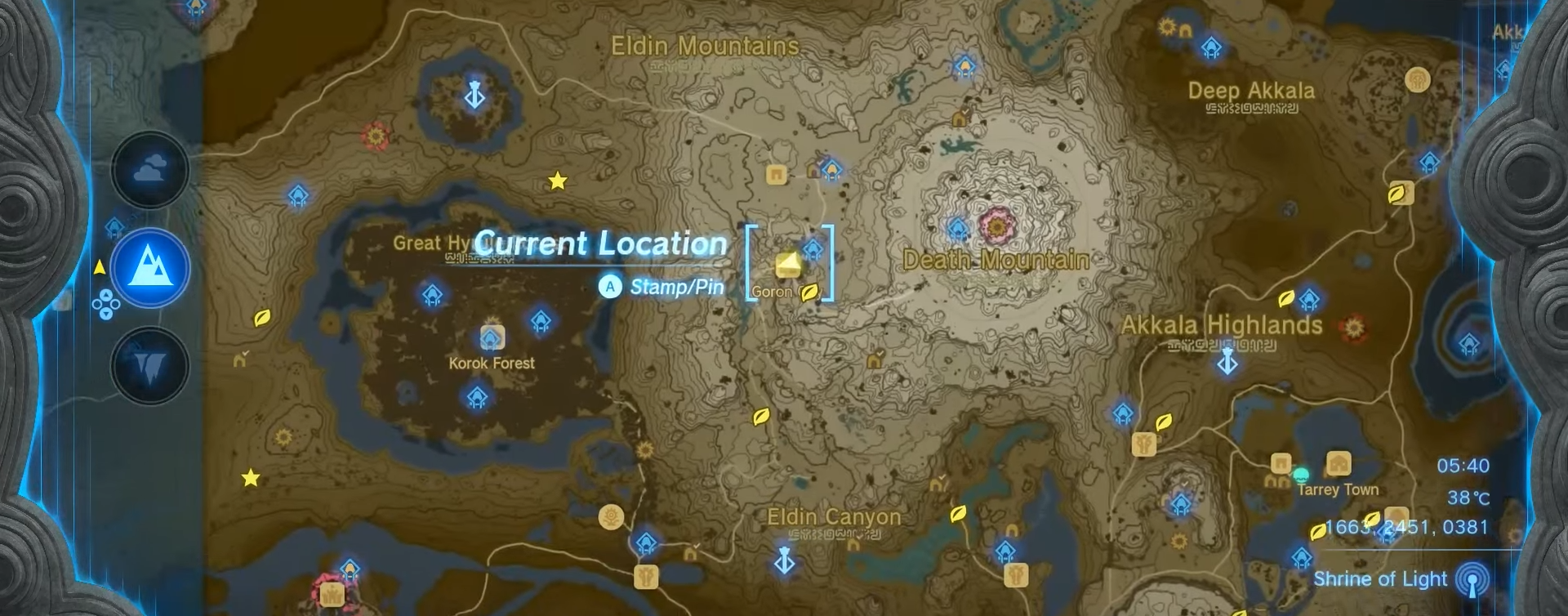Click the Tarrey Town text label

coord(1337,489)
